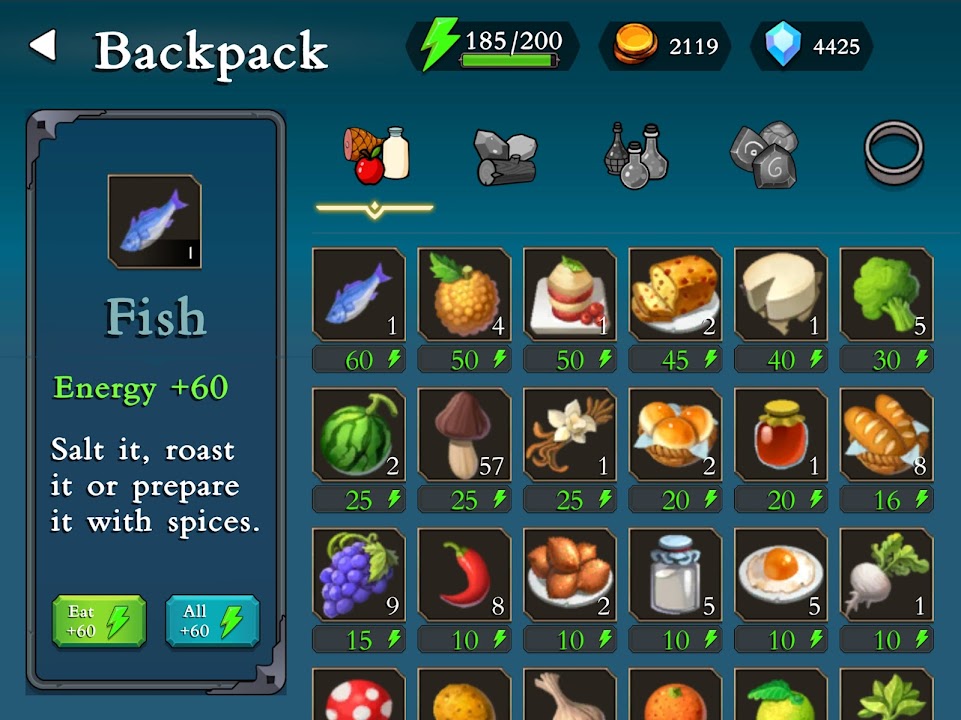This screenshot has height=720, width=961.
Task: Select the purple grapes slot
Action: (359, 574)
